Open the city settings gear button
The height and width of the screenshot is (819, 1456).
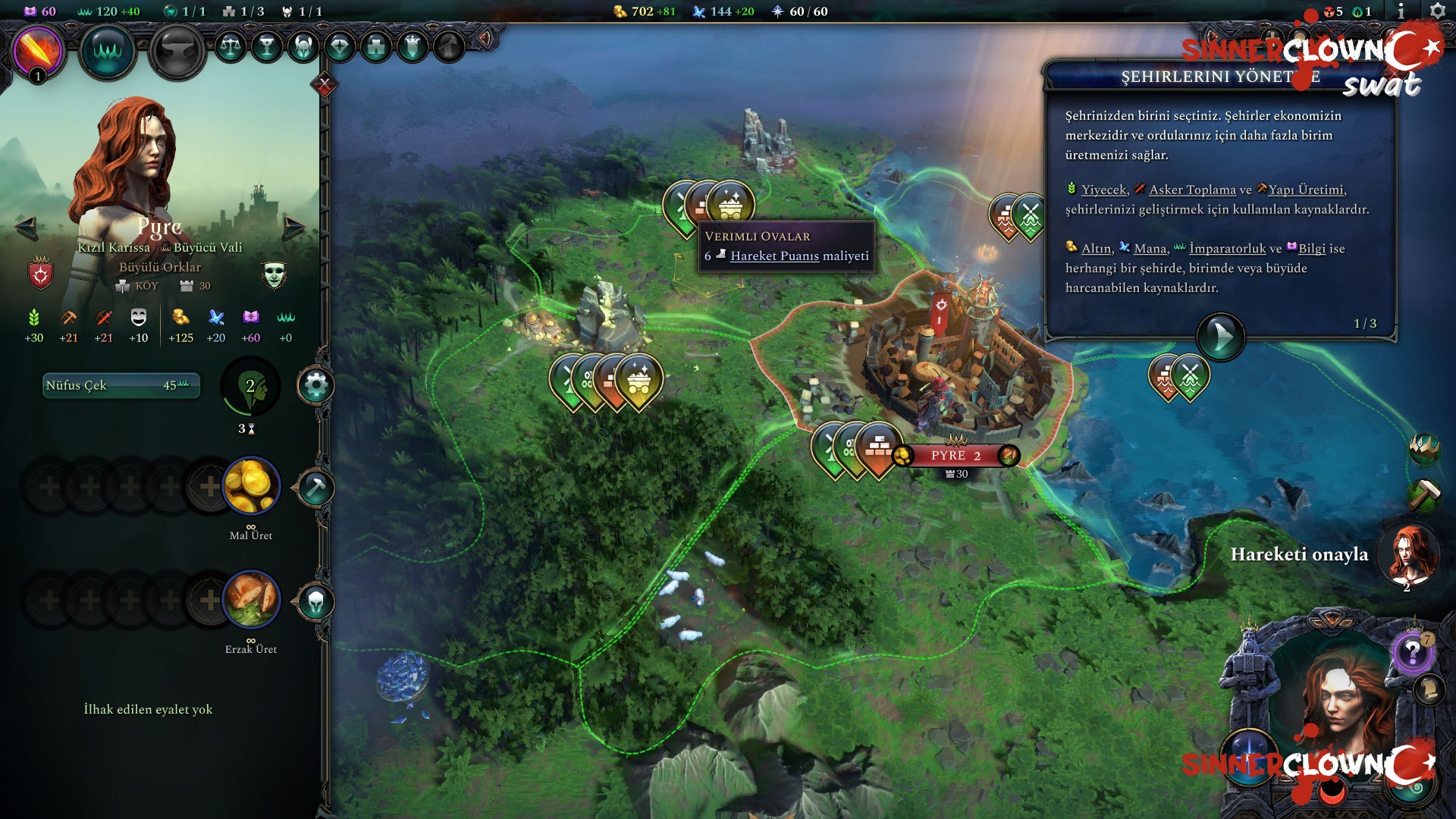[315, 386]
